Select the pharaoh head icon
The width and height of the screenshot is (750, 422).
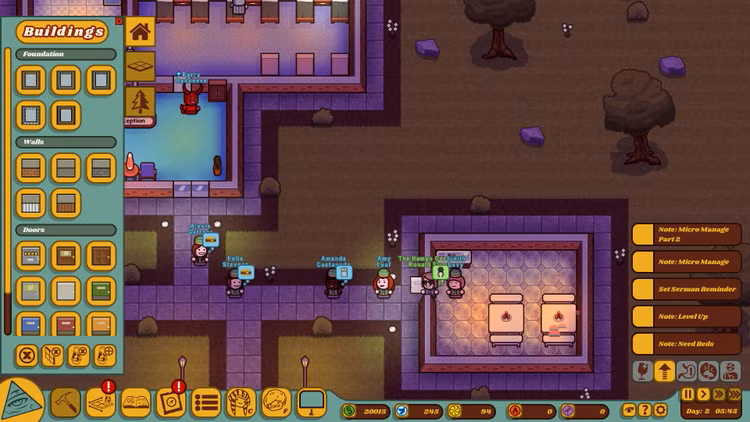(241, 402)
